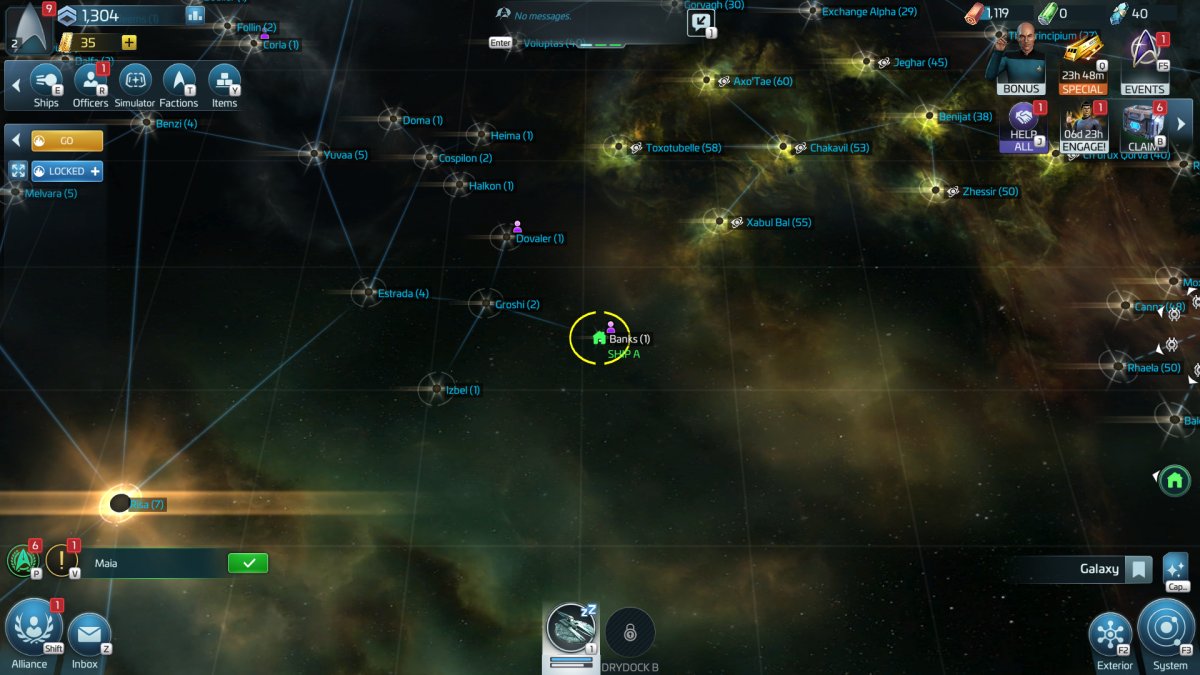
Task: Open the Inbox
Action: point(88,636)
